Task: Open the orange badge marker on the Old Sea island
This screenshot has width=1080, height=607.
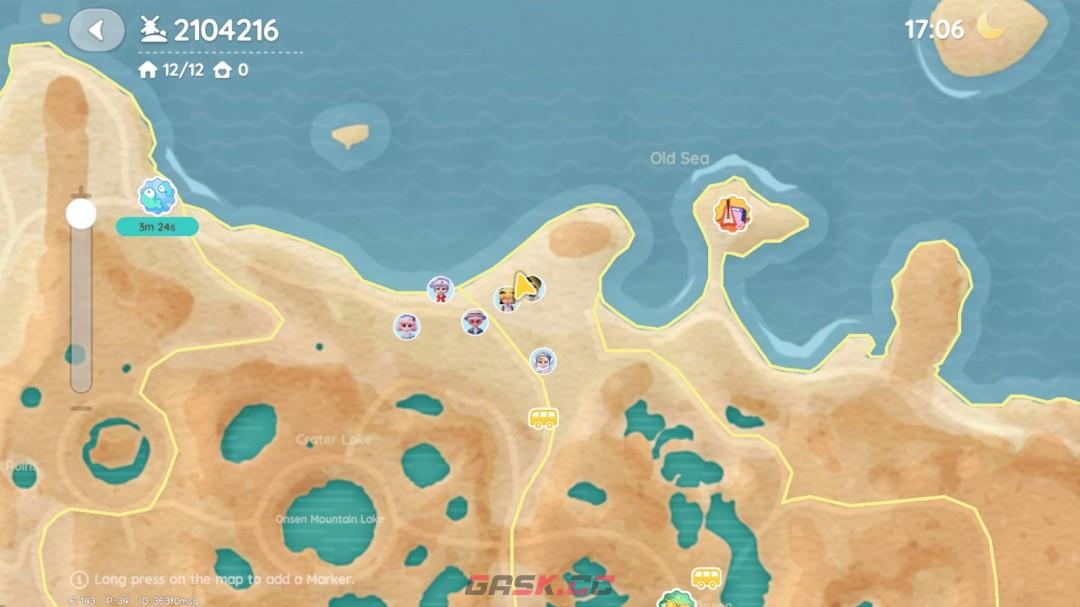Action: [732, 213]
